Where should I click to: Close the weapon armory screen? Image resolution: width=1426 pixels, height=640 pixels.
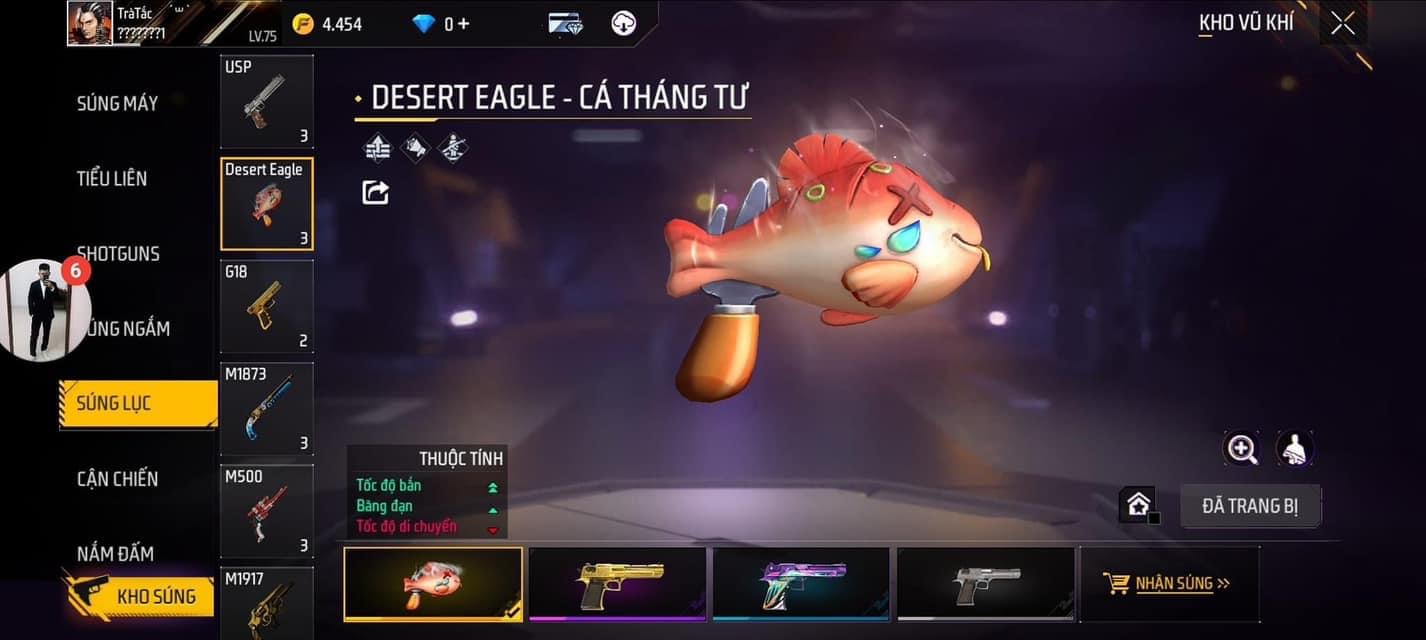[x=1342, y=23]
